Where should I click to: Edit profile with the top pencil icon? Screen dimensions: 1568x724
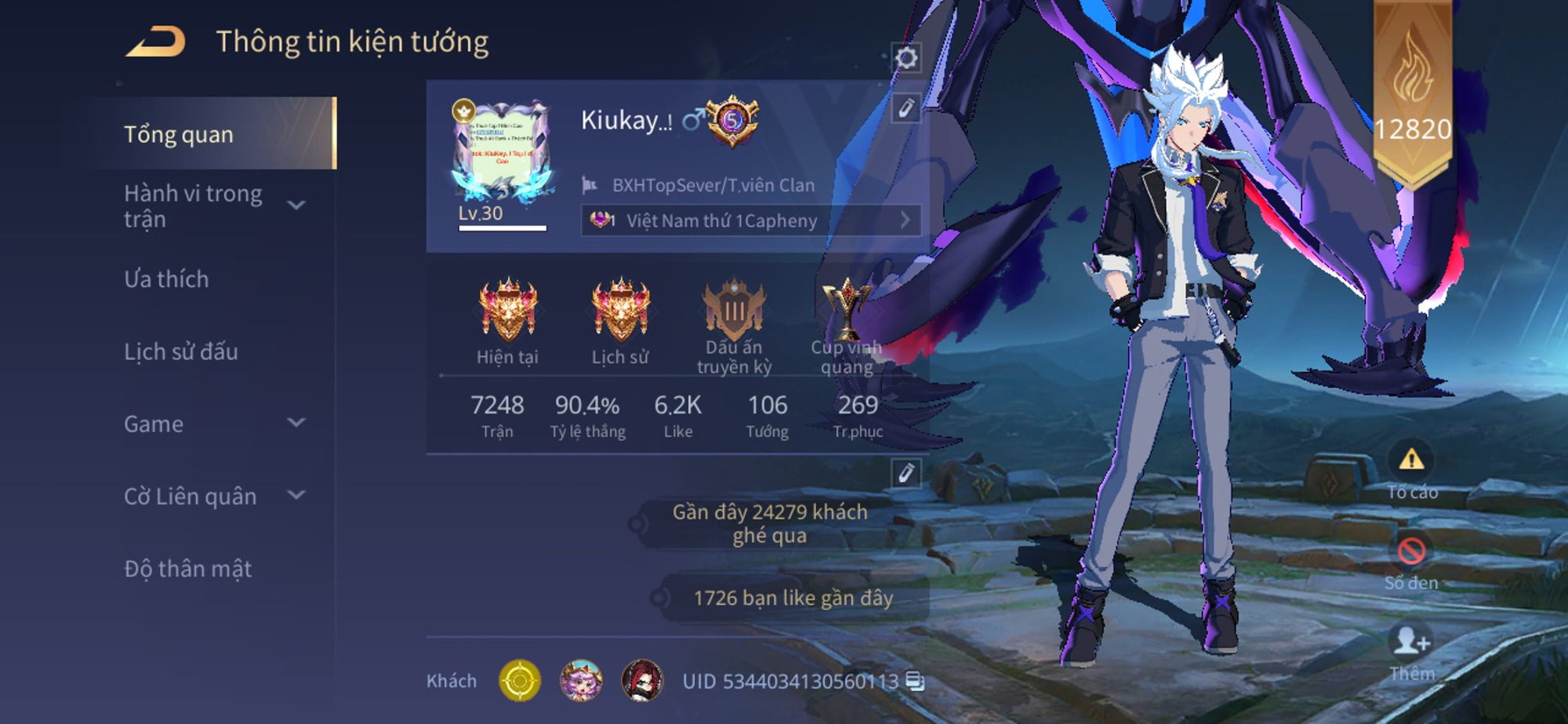pyautogui.click(x=906, y=108)
